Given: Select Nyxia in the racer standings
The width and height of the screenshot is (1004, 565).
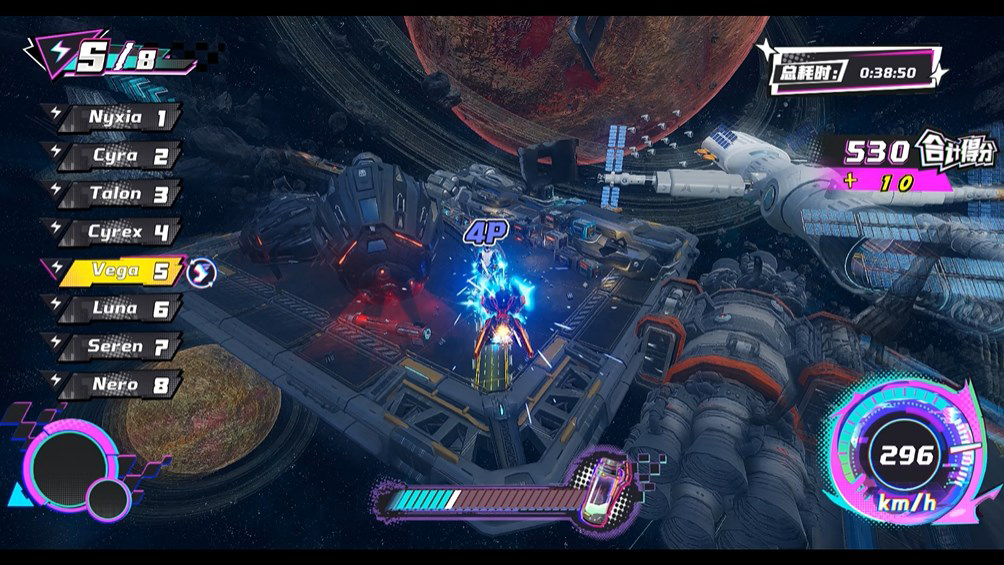Looking at the screenshot, I should [118, 117].
